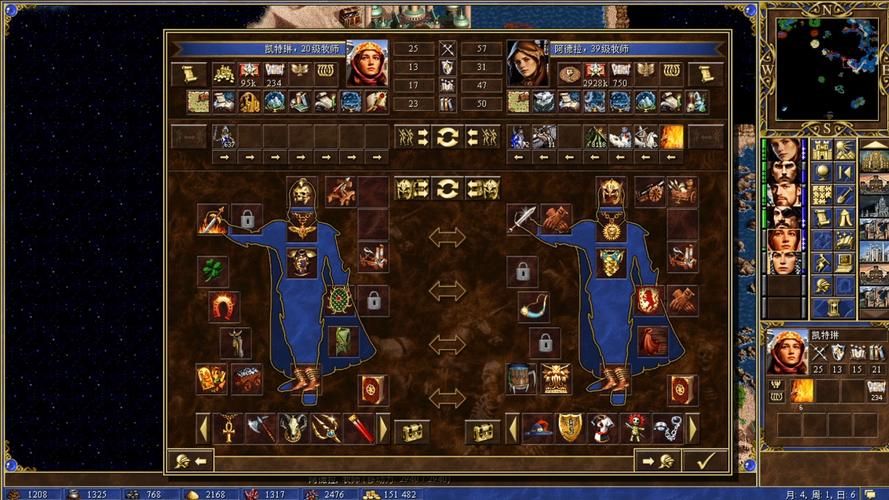889x500 pixels.
Task: Select the fire elemental stack in right army
Action: (671, 137)
